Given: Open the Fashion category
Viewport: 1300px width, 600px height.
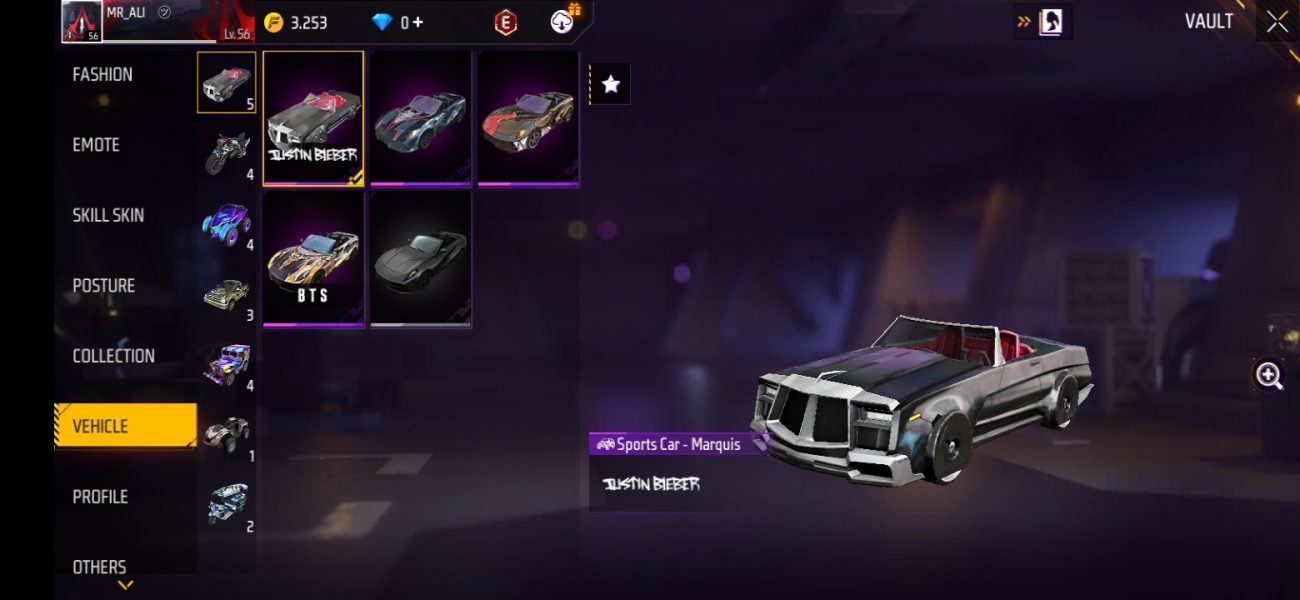Looking at the screenshot, I should pos(103,75).
